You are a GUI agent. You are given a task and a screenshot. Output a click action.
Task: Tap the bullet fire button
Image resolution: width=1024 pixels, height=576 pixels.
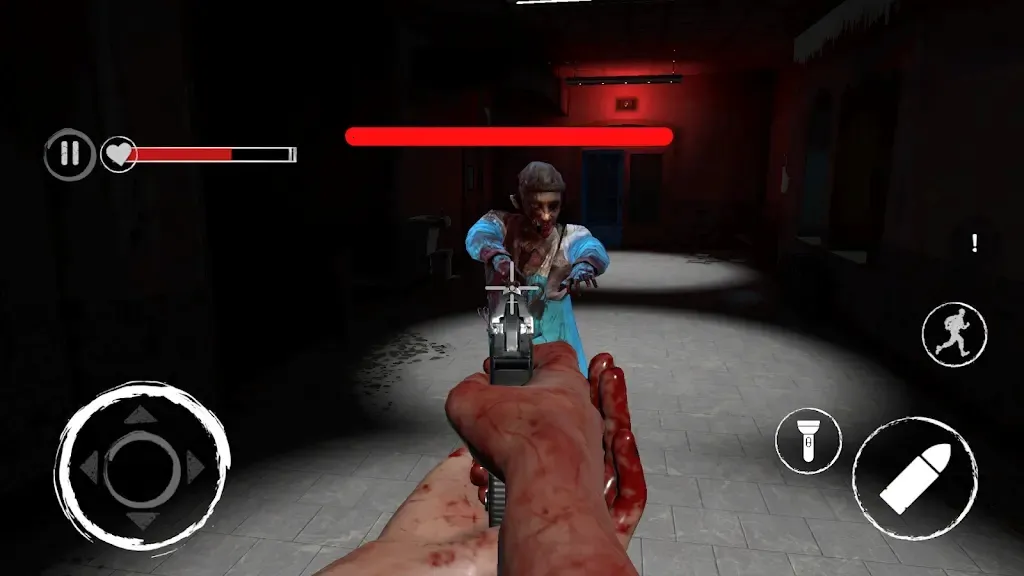click(x=914, y=479)
